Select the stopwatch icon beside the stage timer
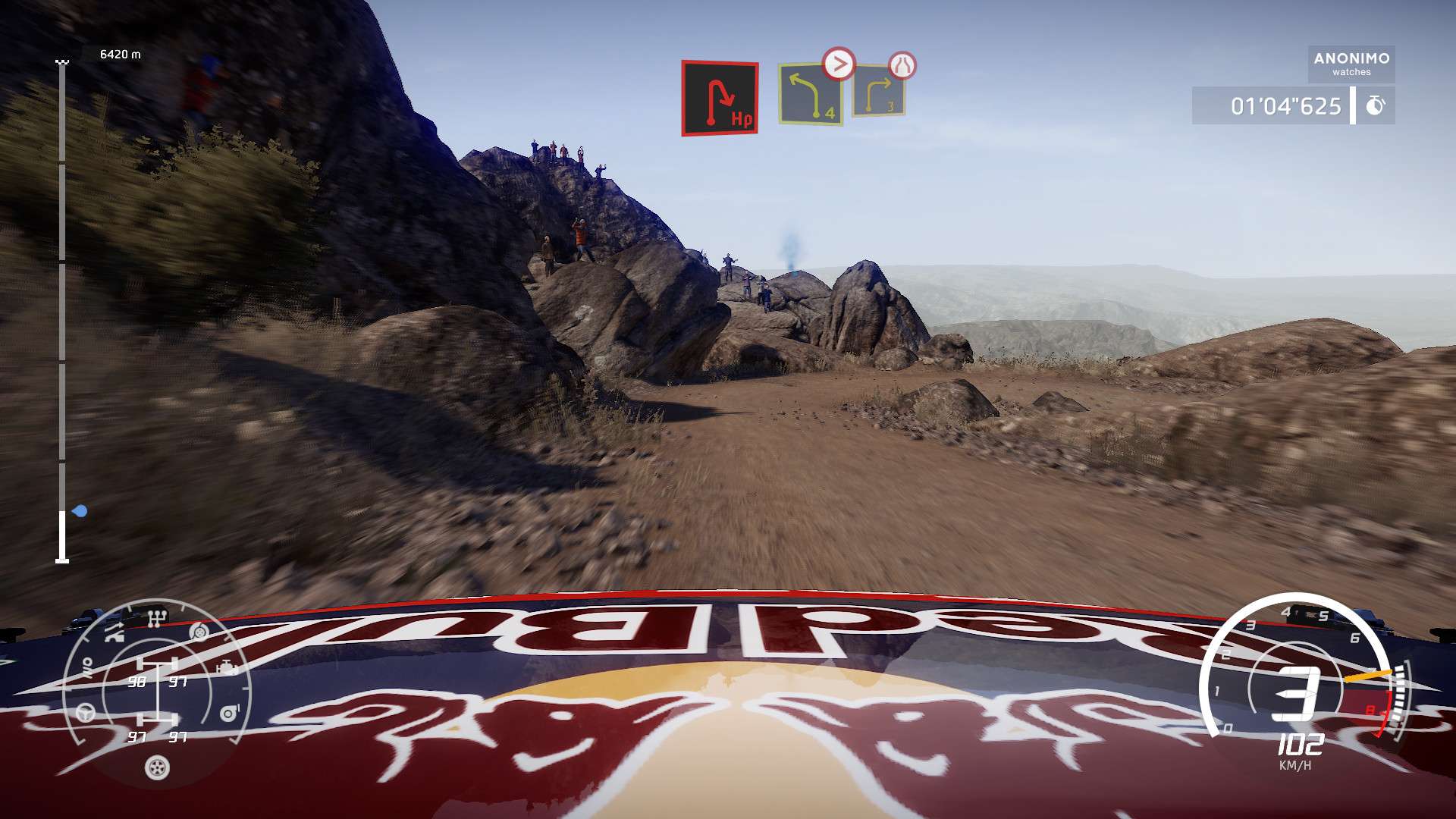 pos(1376,106)
